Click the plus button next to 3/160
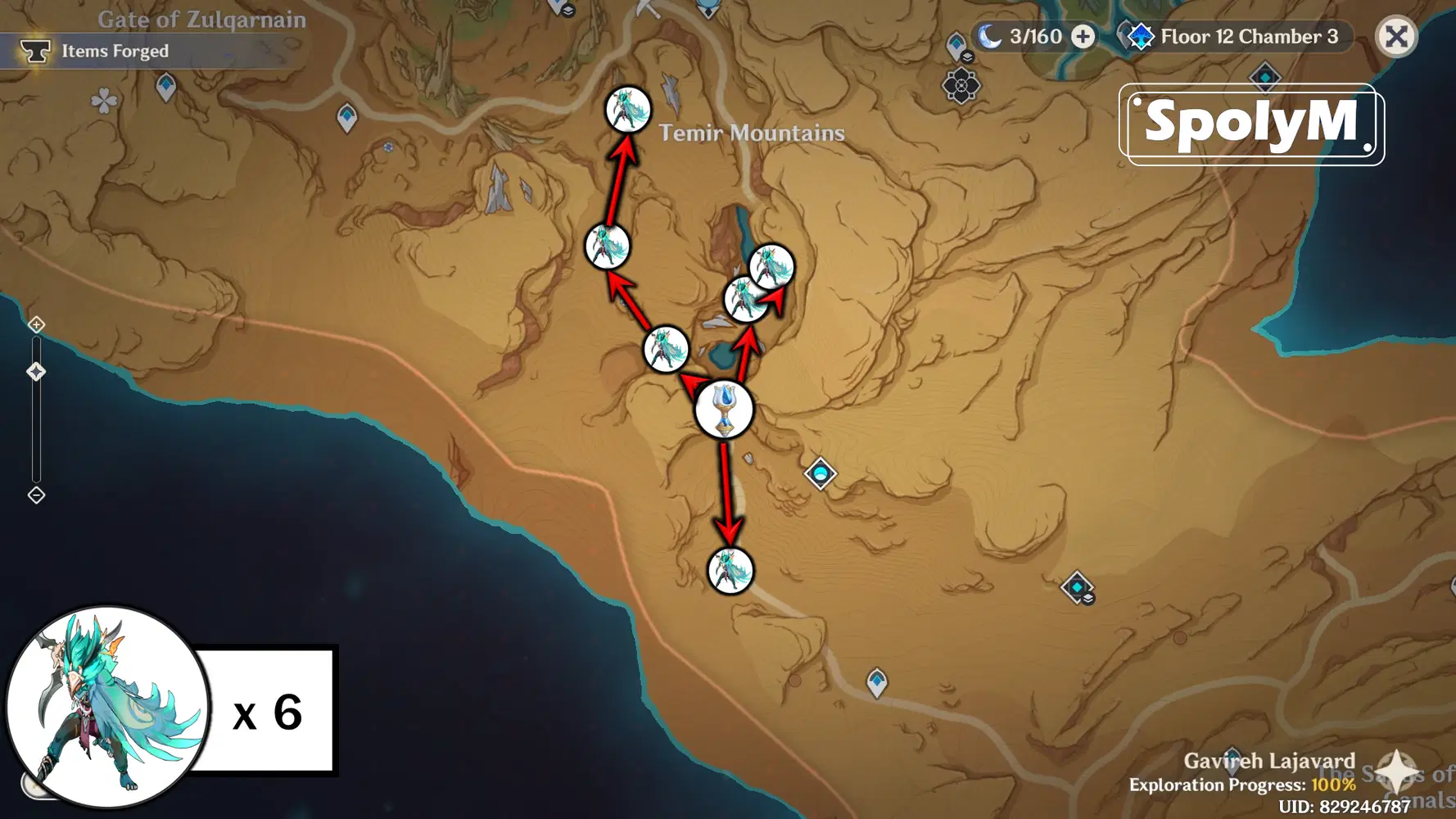Image resolution: width=1456 pixels, height=819 pixels. coord(1082,37)
